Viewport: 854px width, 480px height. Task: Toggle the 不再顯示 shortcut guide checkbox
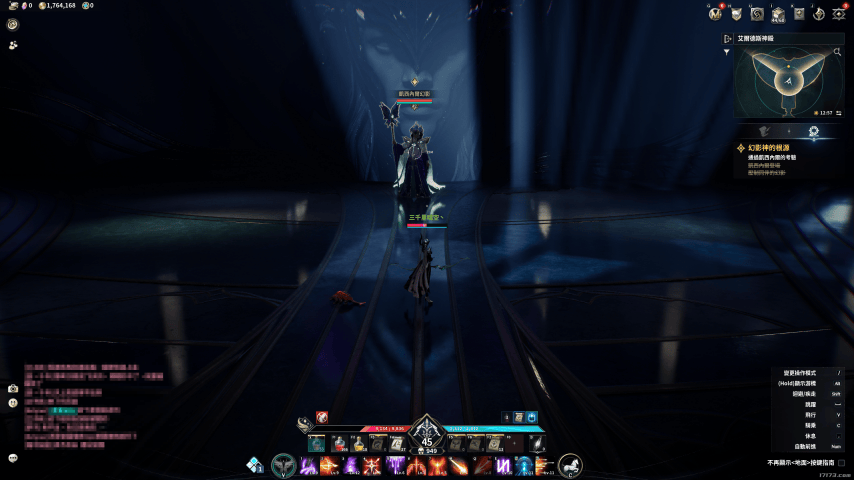[843, 463]
